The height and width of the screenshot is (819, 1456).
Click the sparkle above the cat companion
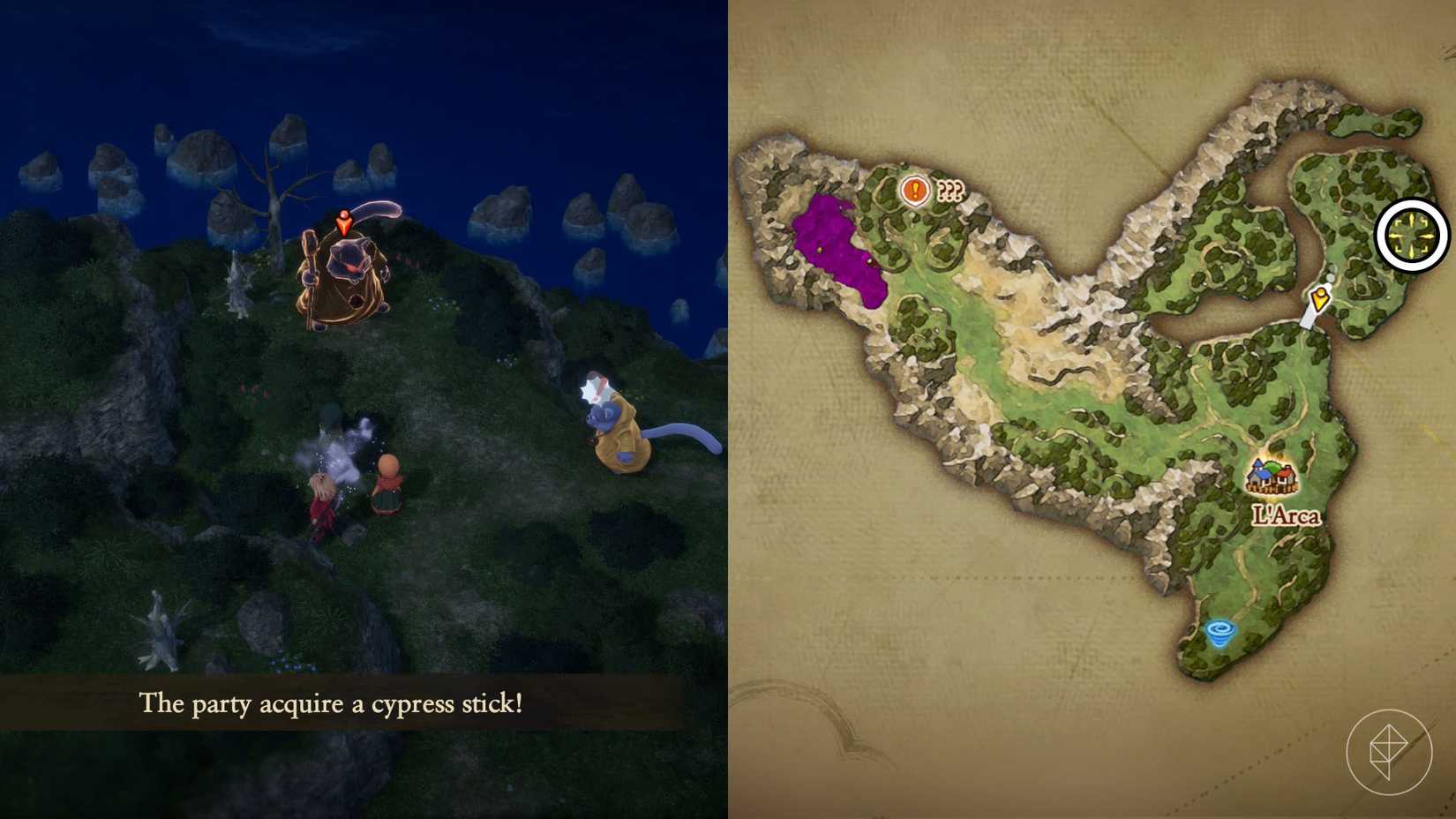(x=592, y=387)
